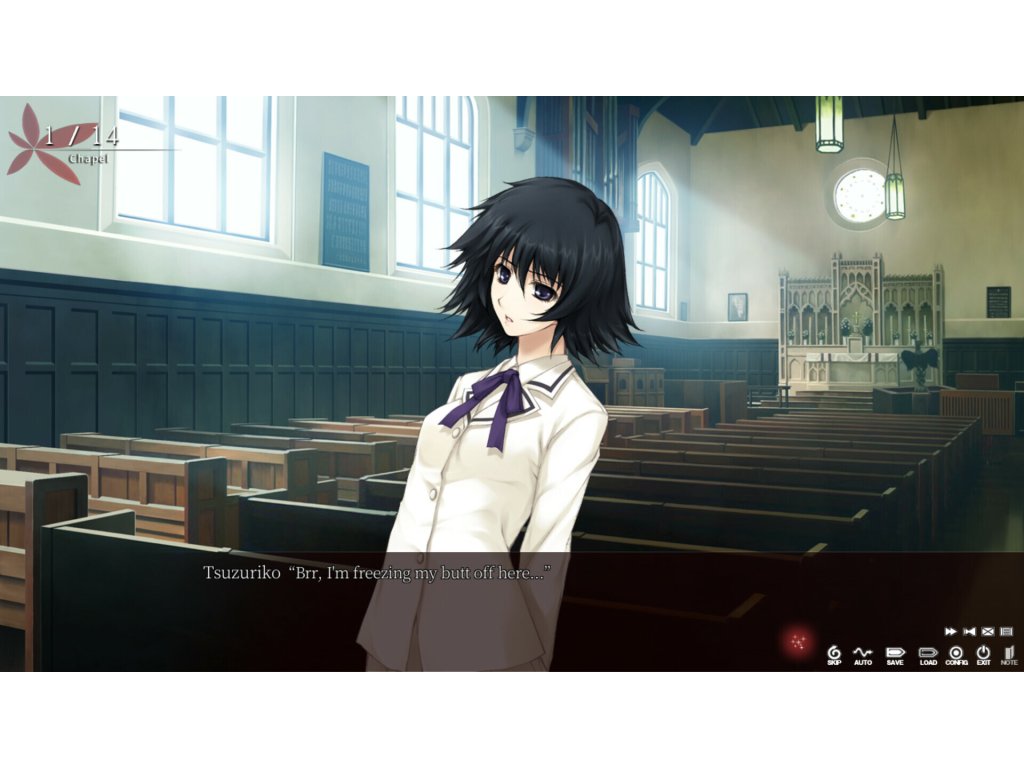This screenshot has height=768, width=1024.
Task: Activate the Skip button
Action: pyautogui.click(x=834, y=654)
